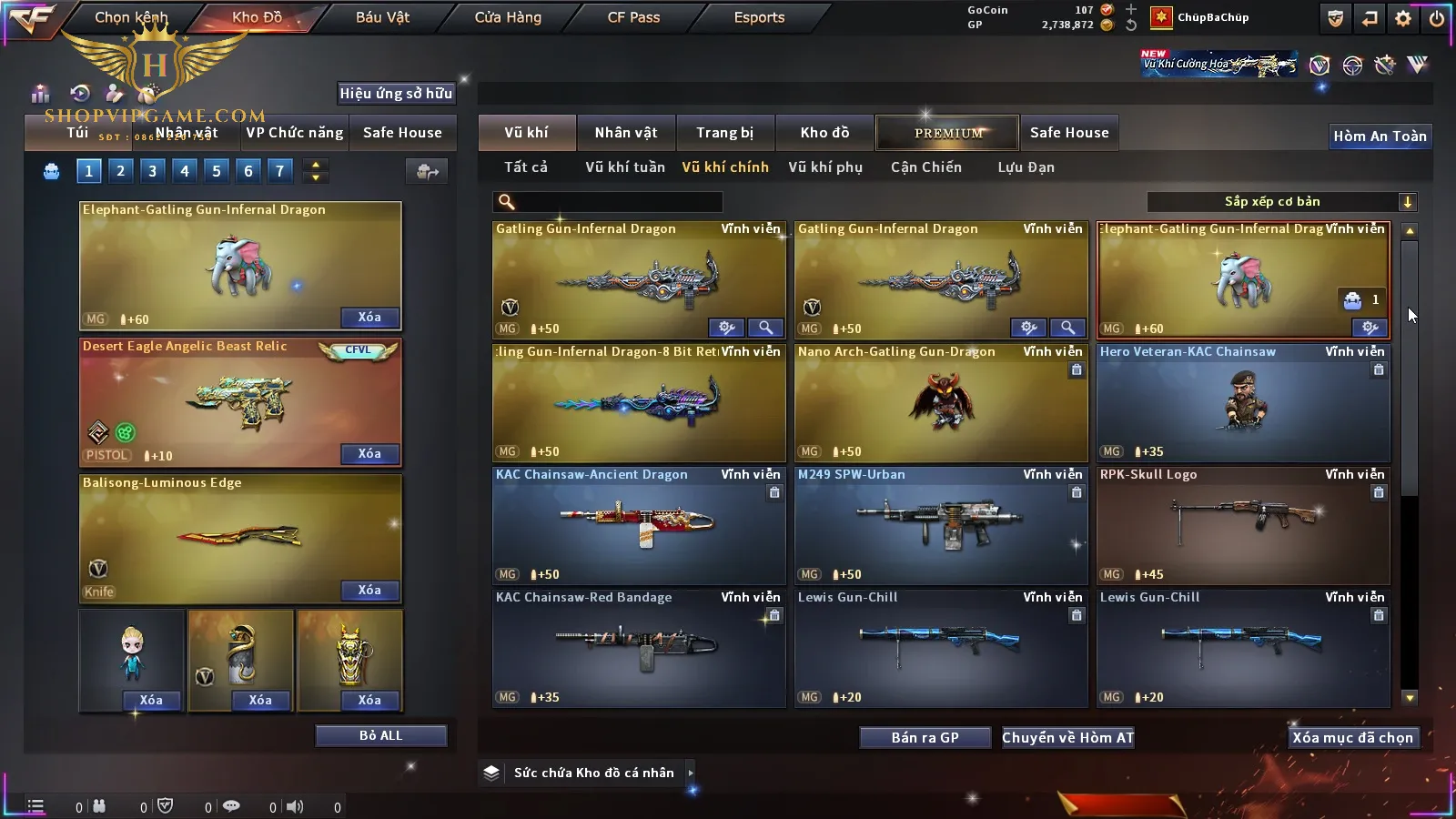
Task: Select the KAC Chainsaw-Ancient Dragon item
Action: pos(639,526)
